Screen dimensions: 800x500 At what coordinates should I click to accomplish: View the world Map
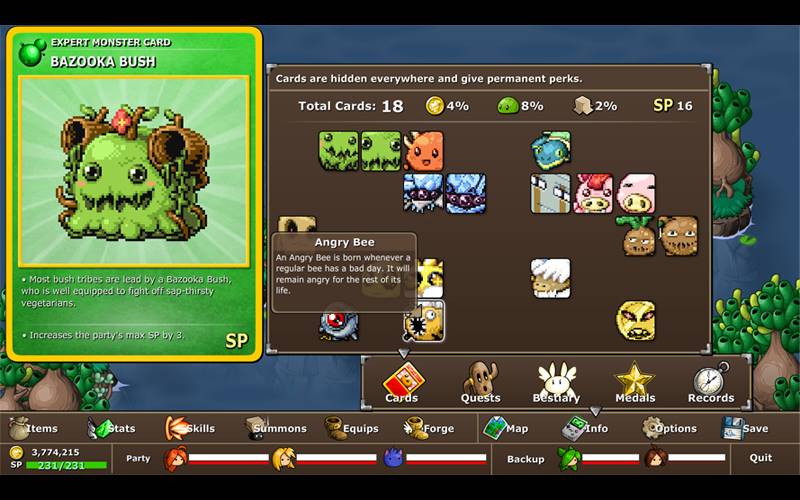pyautogui.click(x=506, y=428)
